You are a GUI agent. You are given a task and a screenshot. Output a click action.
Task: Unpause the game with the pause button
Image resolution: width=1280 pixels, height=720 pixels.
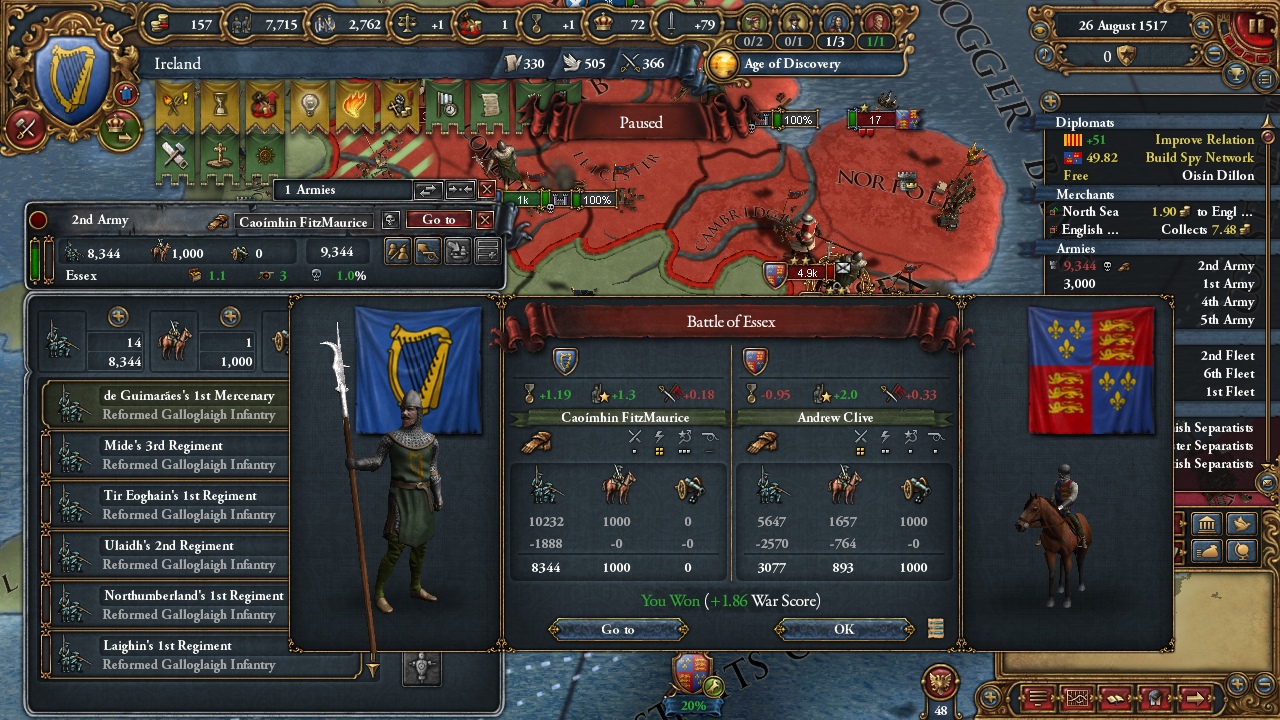pos(1256,24)
